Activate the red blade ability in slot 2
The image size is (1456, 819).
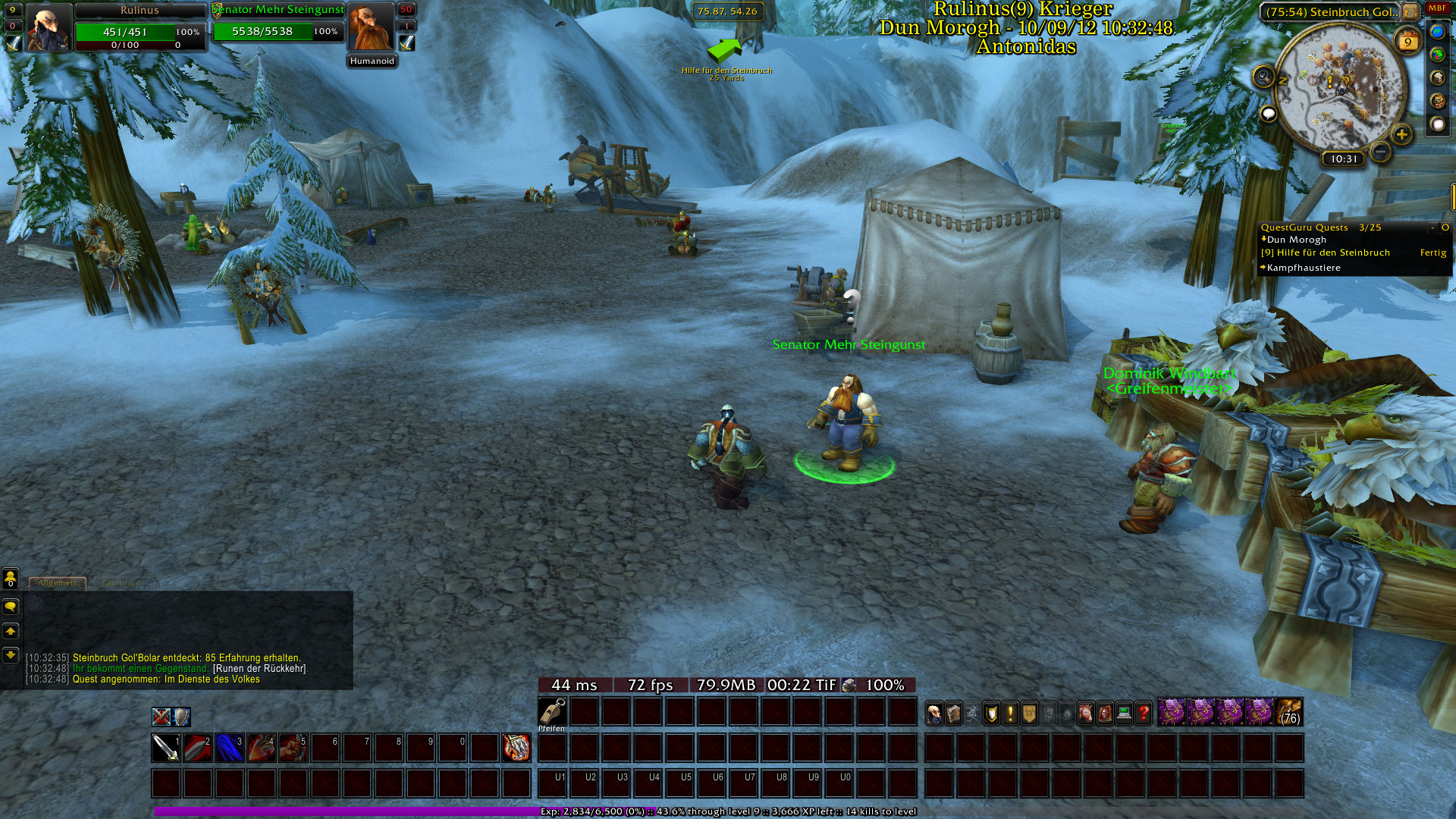coord(197,748)
